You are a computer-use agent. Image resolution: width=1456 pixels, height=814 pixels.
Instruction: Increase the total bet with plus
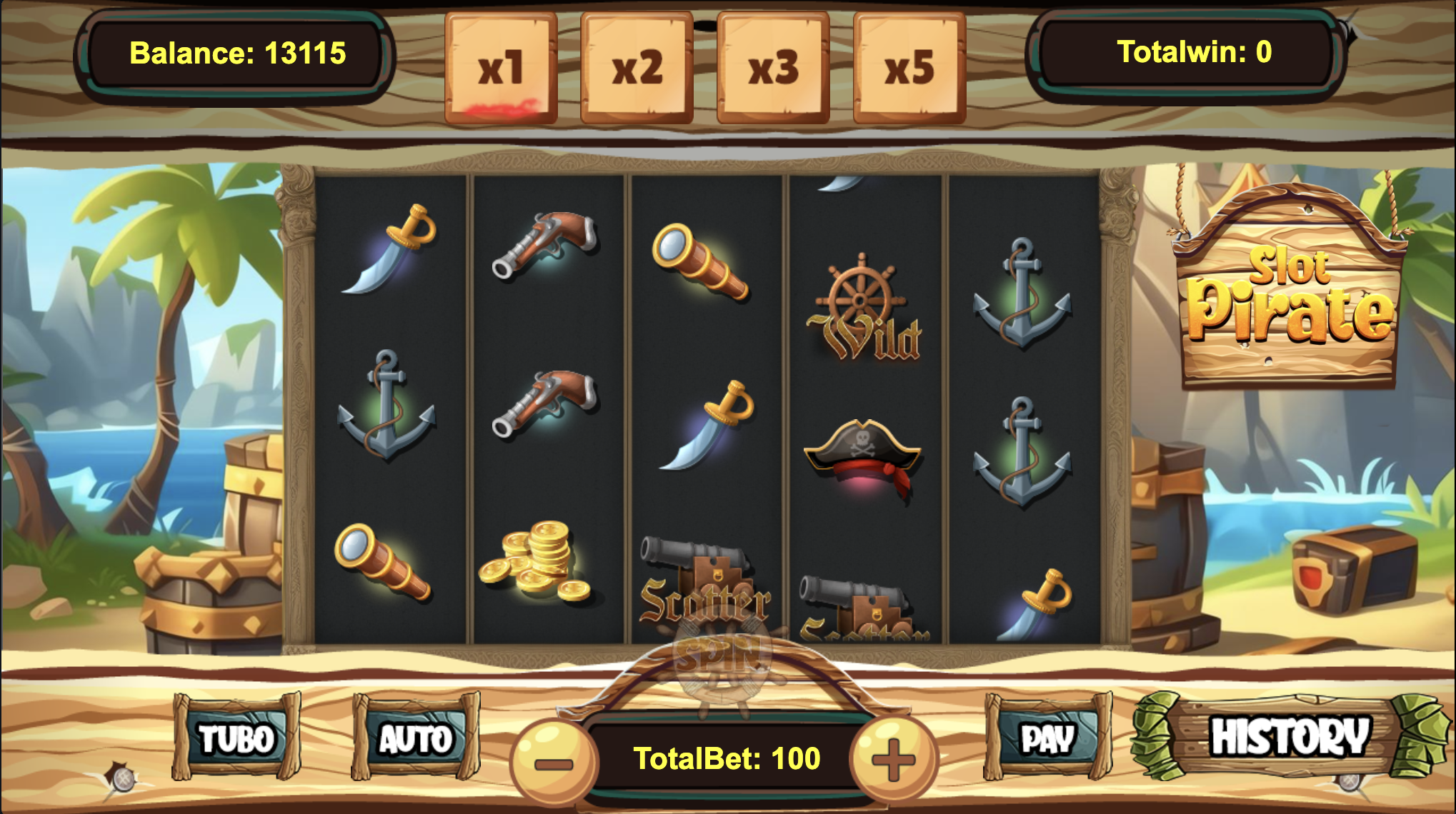(893, 760)
